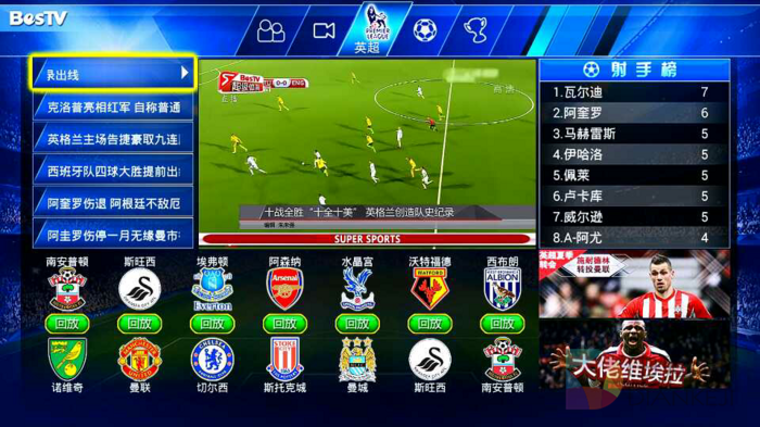
Task: Open the 阿圭罗伤停一月 news headline
Action: coord(113,235)
